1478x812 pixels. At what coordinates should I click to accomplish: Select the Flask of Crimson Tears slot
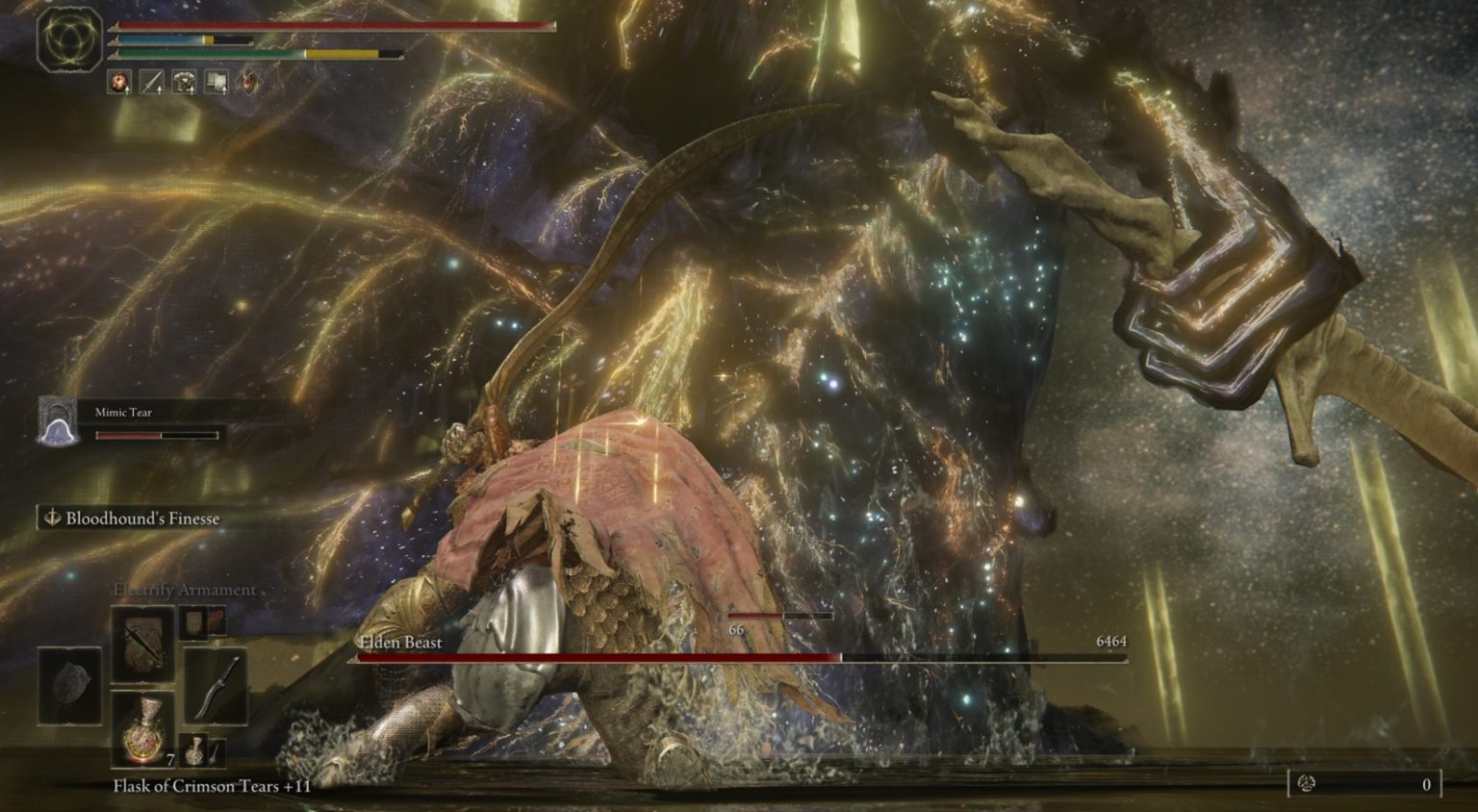(142, 729)
